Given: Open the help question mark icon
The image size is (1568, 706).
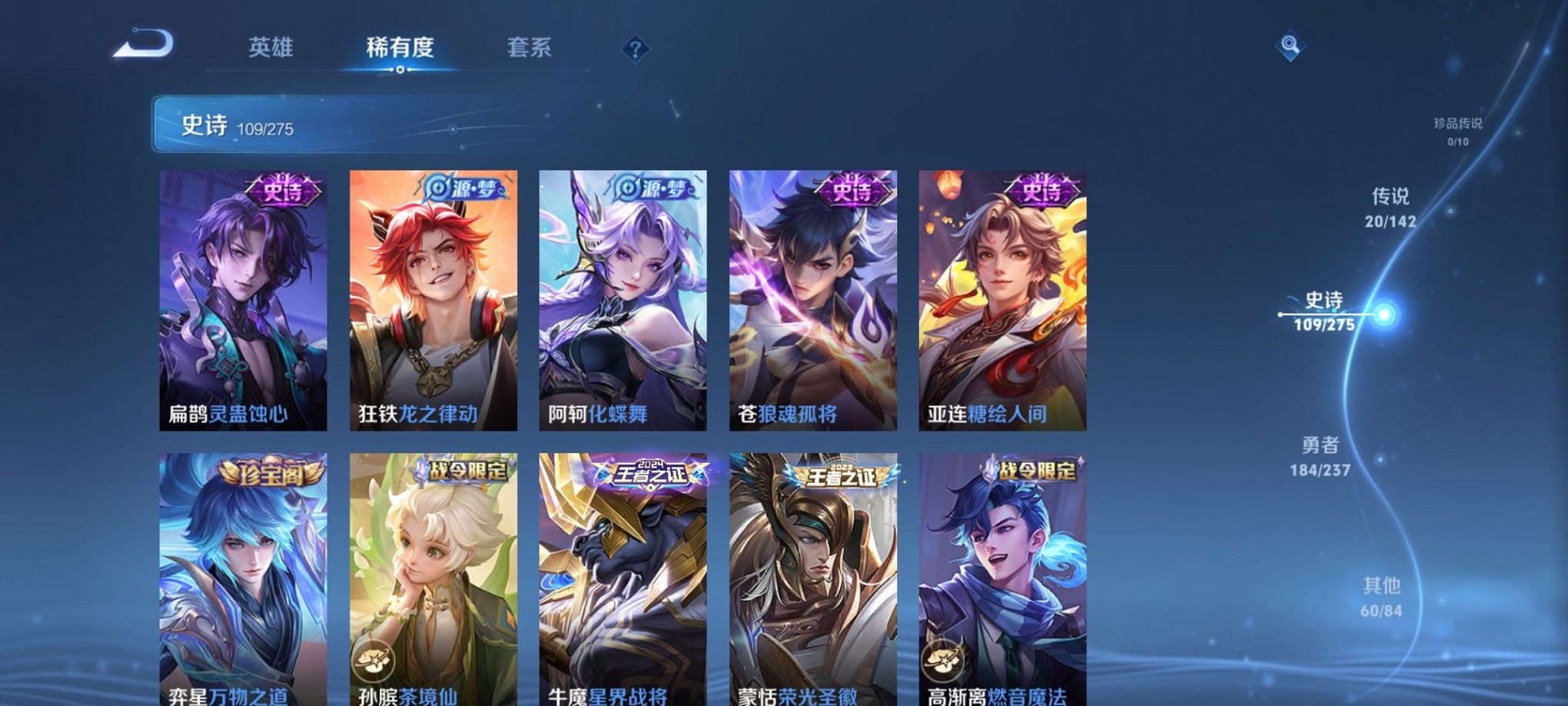Looking at the screenshot, I should point(634,49).
